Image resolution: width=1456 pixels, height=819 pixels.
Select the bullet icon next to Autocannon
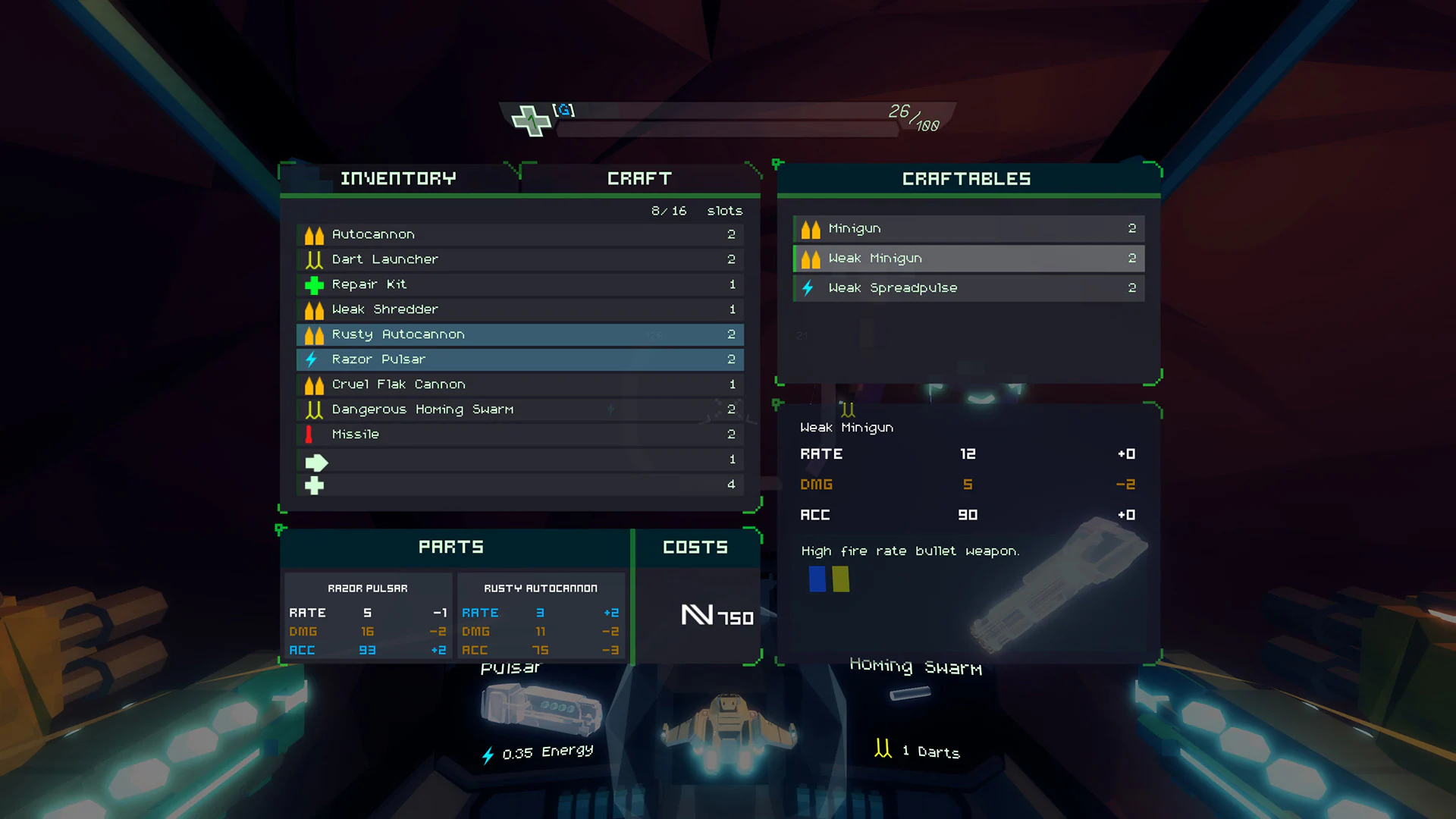pos(314,234)
